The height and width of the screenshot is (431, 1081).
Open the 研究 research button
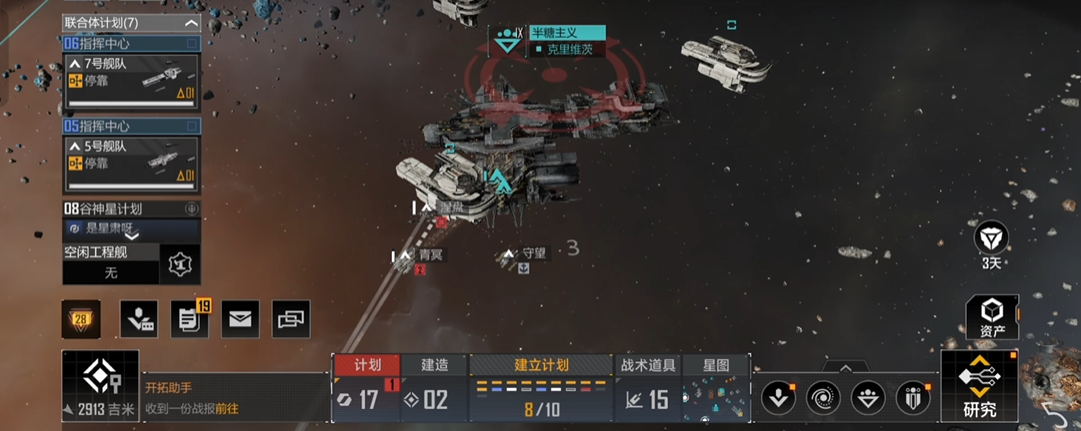point(979,387)
